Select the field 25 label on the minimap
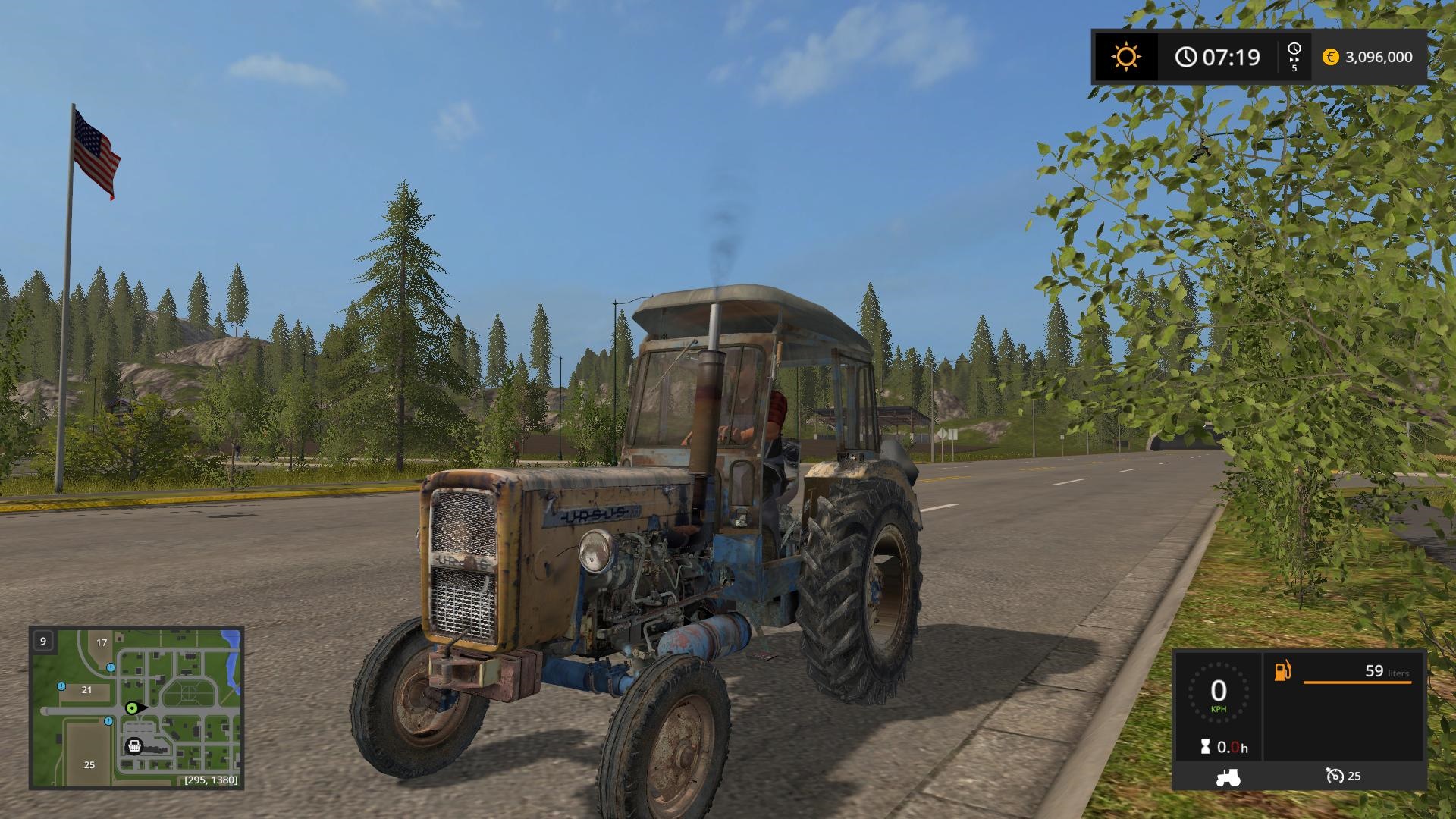This screenshot has width=1456, height=819. 89,764
